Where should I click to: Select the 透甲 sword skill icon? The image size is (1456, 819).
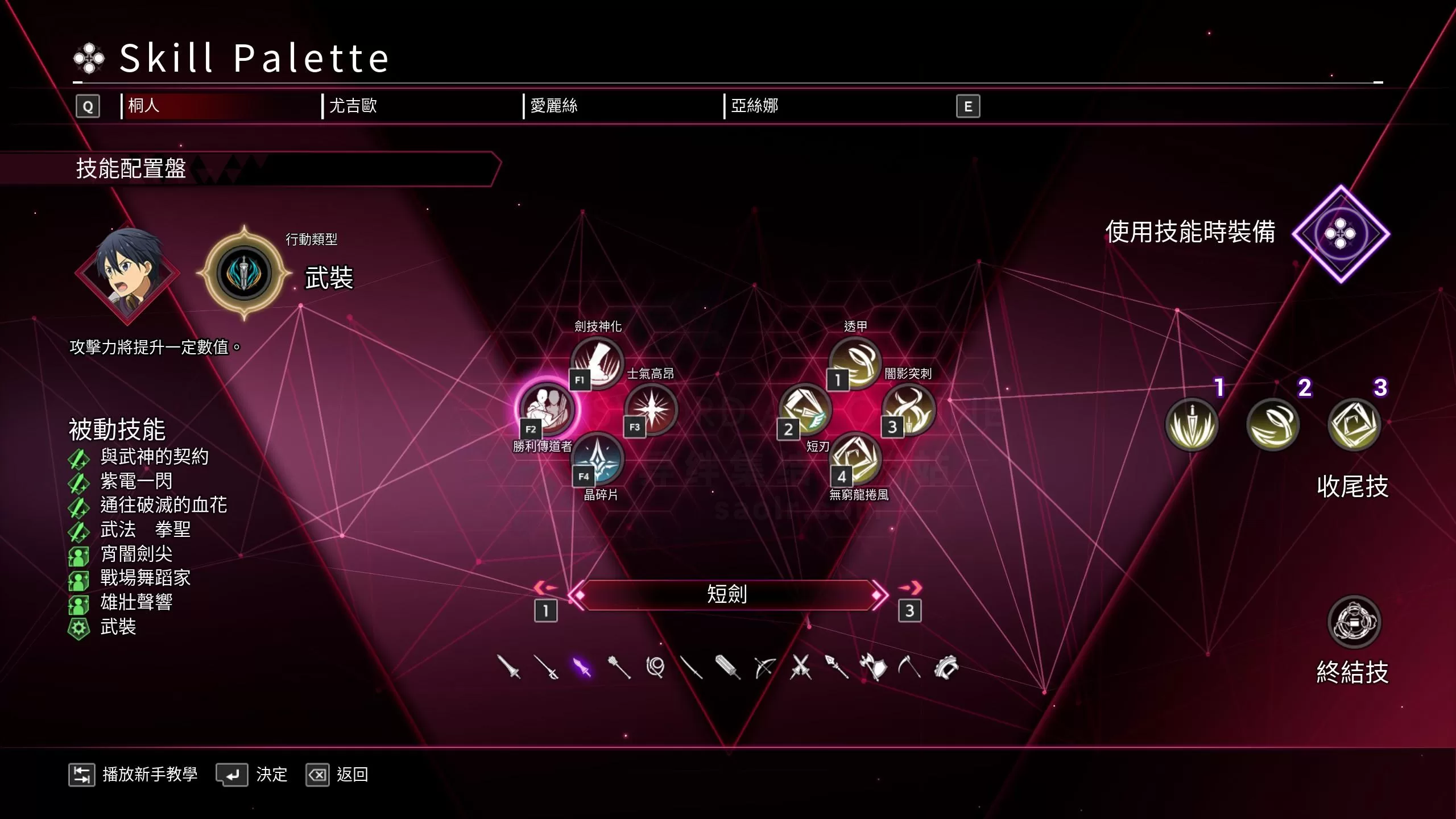click(x=855, y=363)
